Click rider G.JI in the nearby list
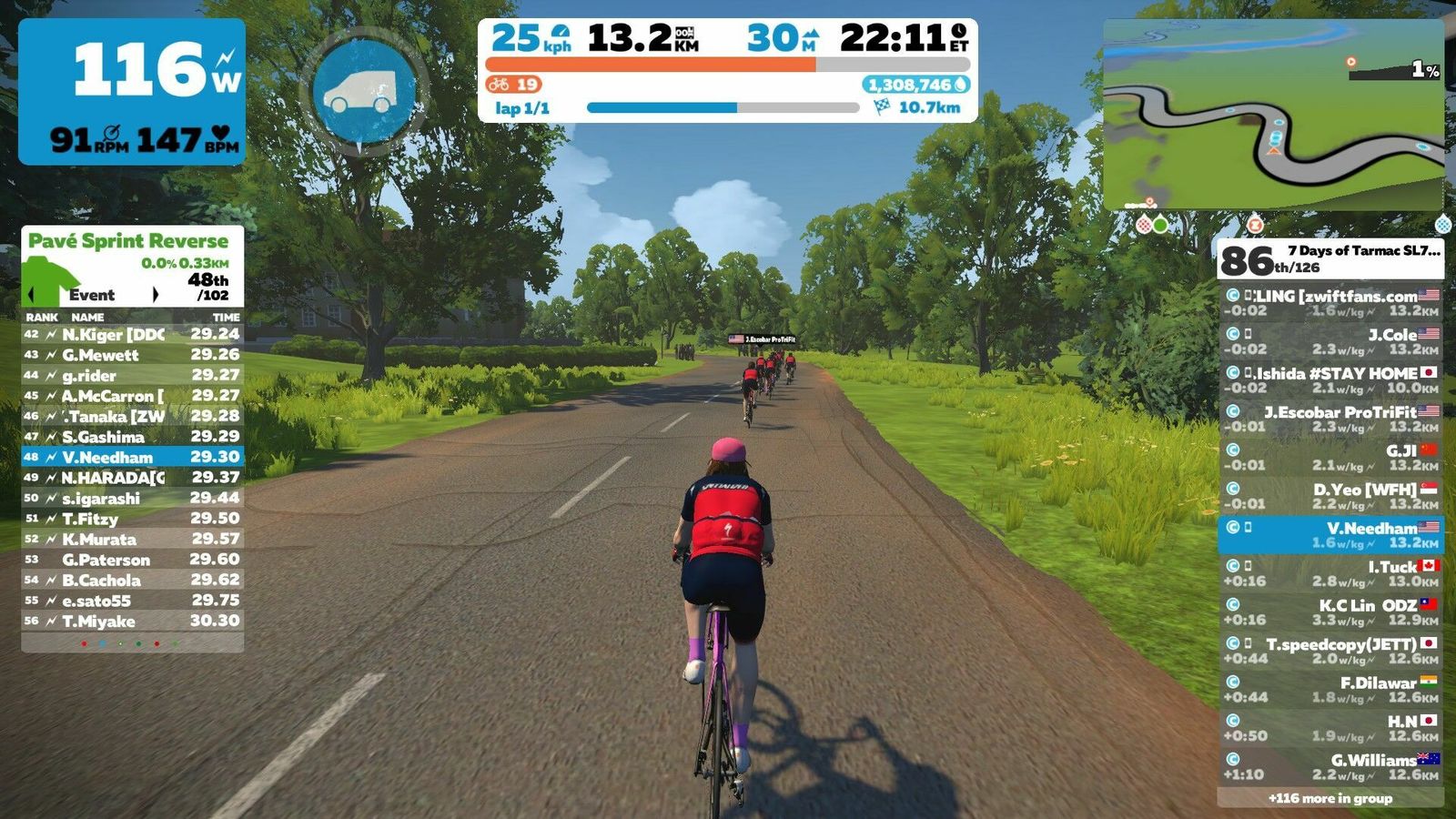Screen dimensions: 1456x819 click(x=1330, y=458)
